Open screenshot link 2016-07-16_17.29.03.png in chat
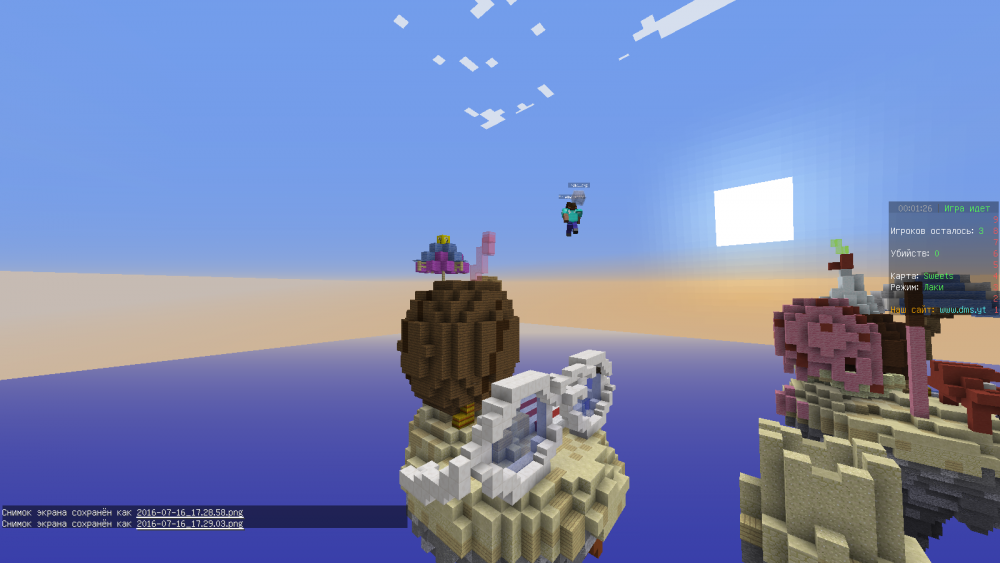This screenshot has height=563, width=1000. click(190, 523)
